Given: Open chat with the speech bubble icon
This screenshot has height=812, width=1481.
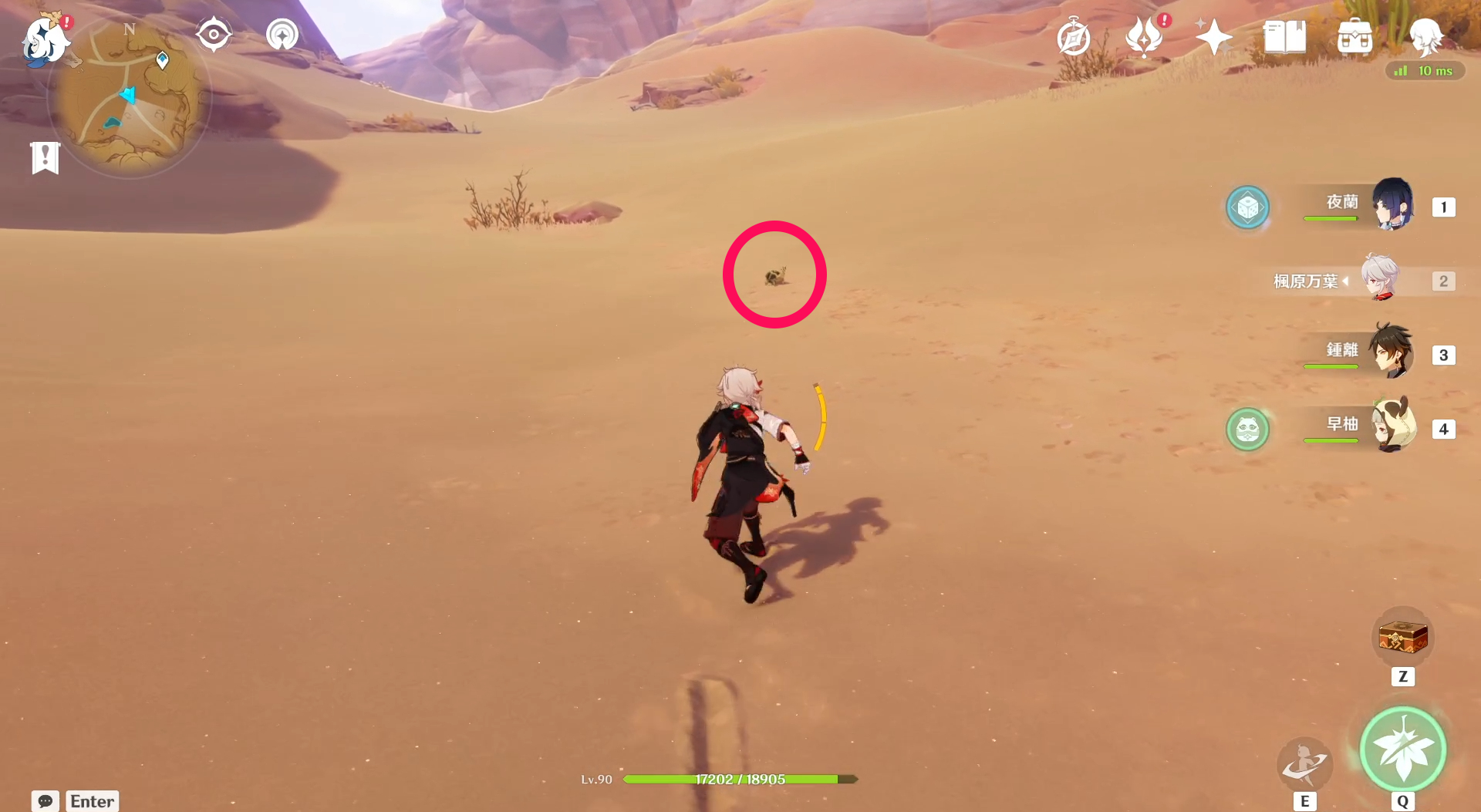Looking at the screenshot, I should [46, 801].
